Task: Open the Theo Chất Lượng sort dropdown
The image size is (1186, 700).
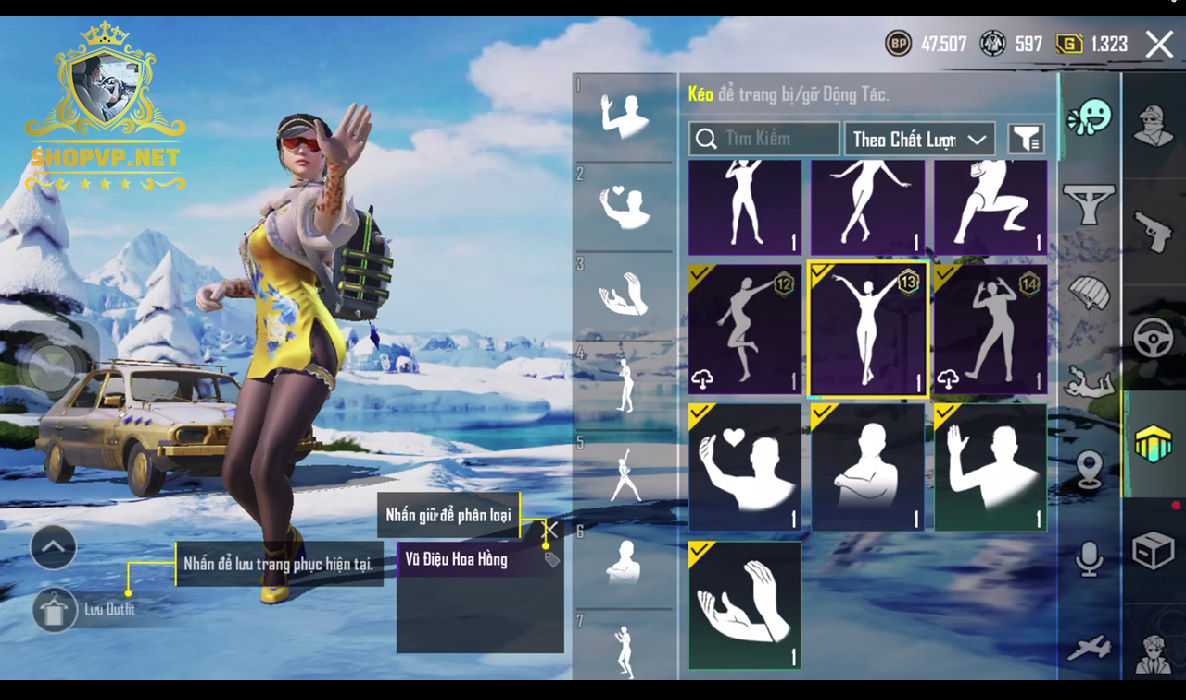Action: tap(919, 139)
